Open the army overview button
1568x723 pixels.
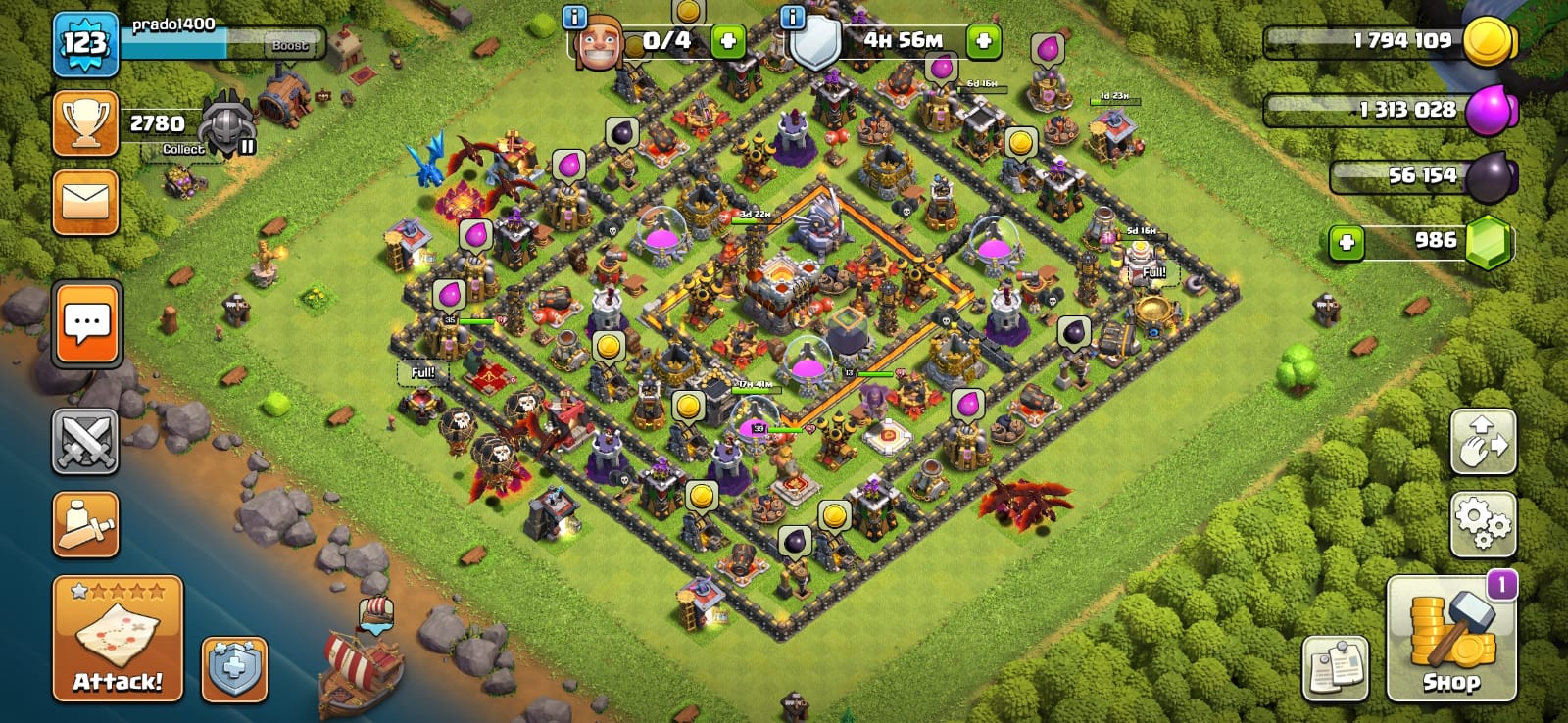tap(85, 525)
